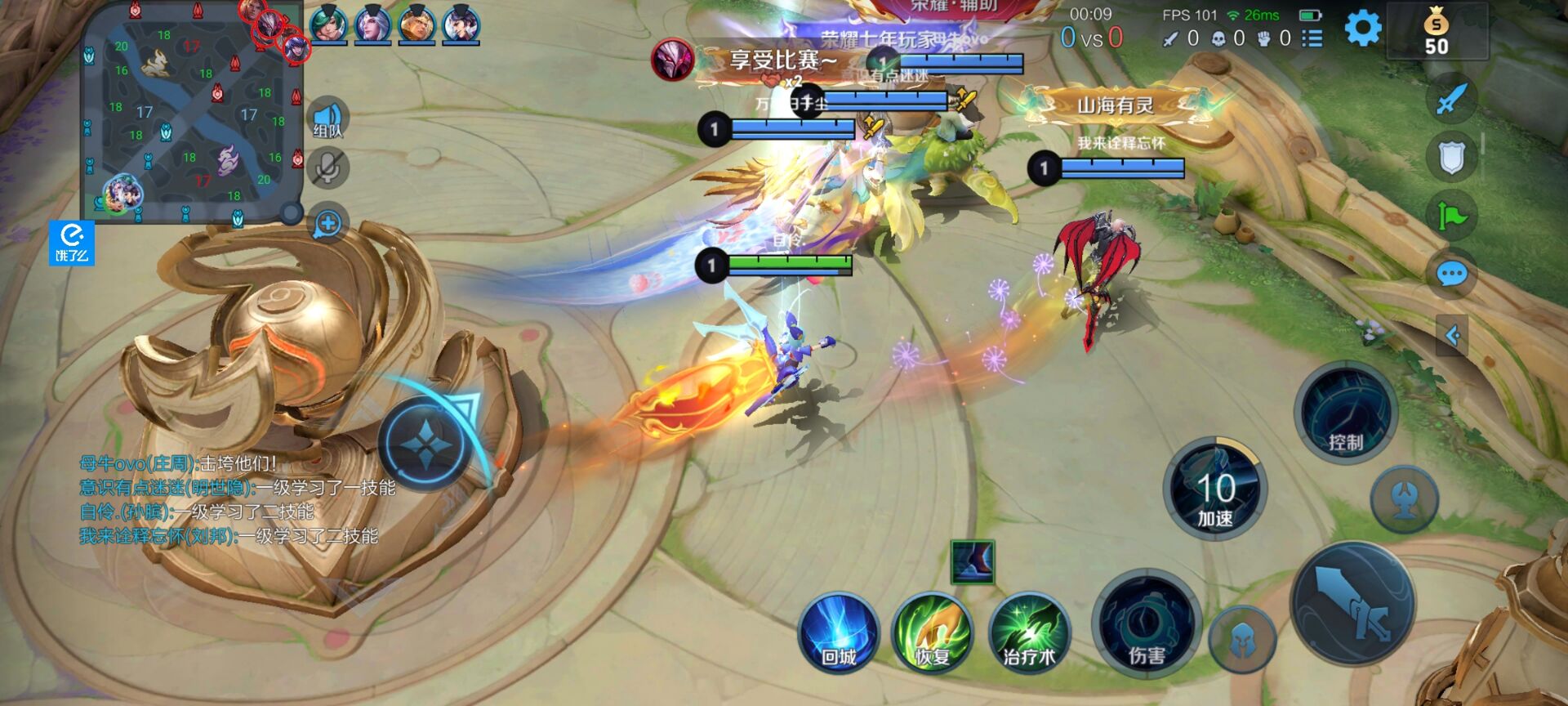Tap the 加速 speed skill button

pyautogui.click(x=1214, y=489)
